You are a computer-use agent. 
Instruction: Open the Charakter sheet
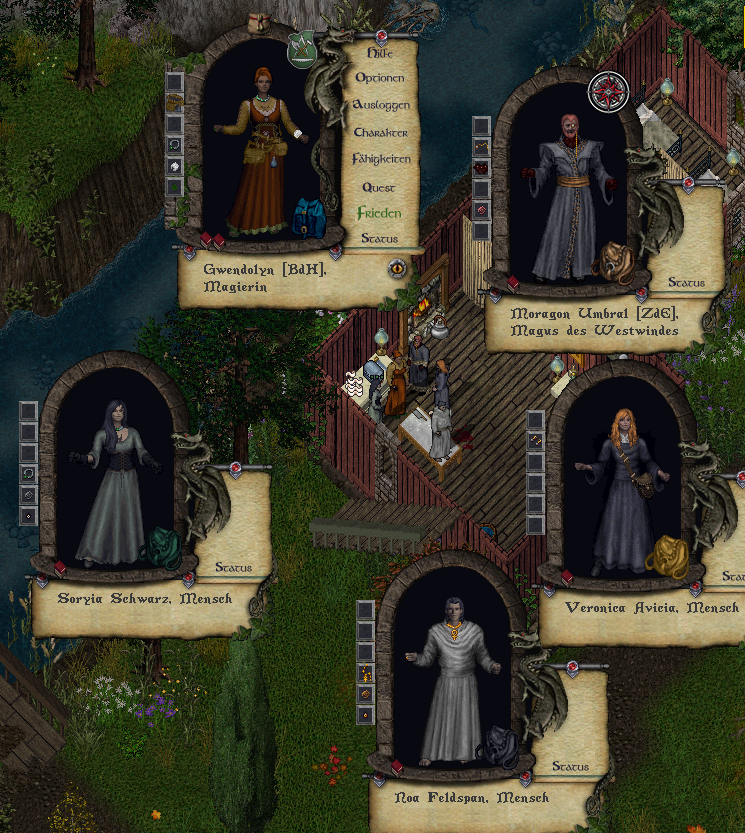tap(380, 132)
